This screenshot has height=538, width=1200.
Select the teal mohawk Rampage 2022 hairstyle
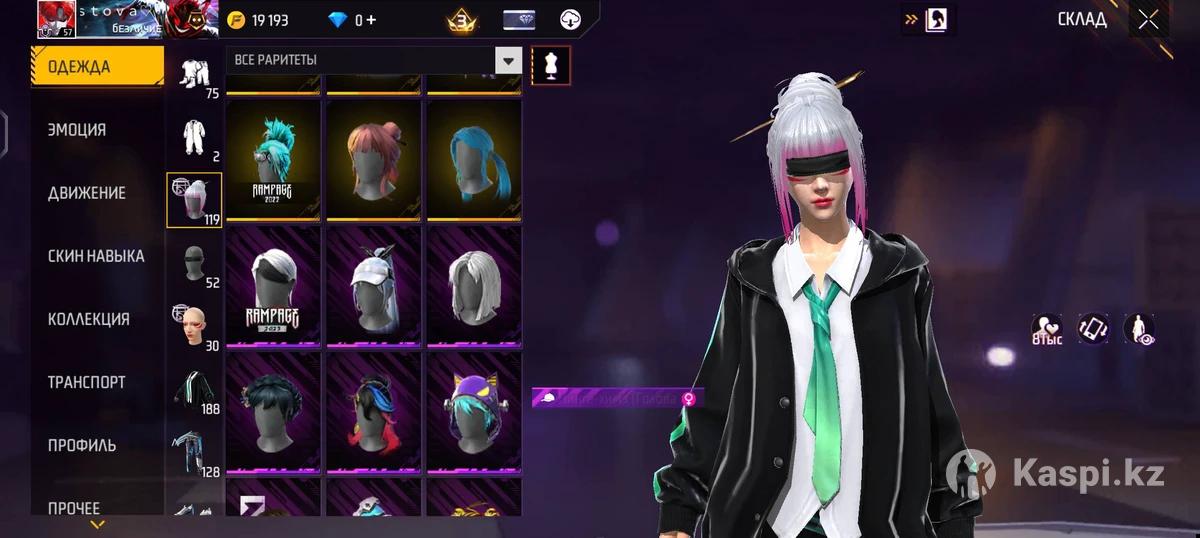click(273, 160)
